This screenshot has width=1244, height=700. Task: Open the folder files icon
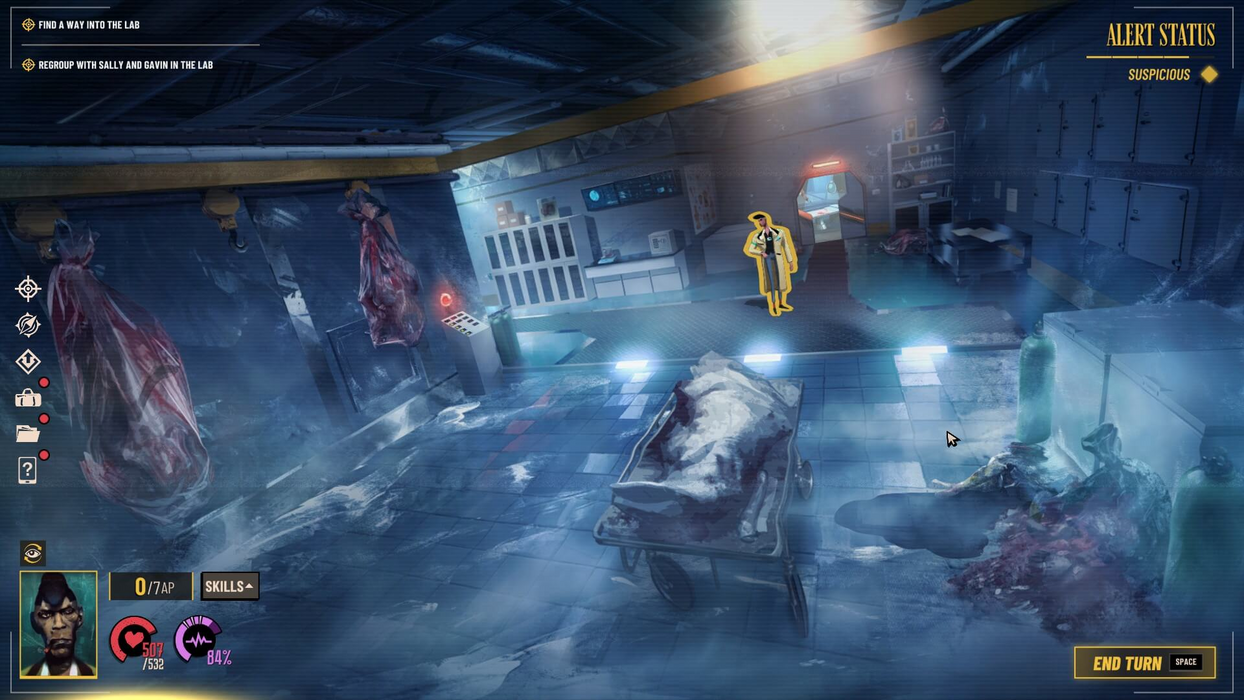(28, 434)
